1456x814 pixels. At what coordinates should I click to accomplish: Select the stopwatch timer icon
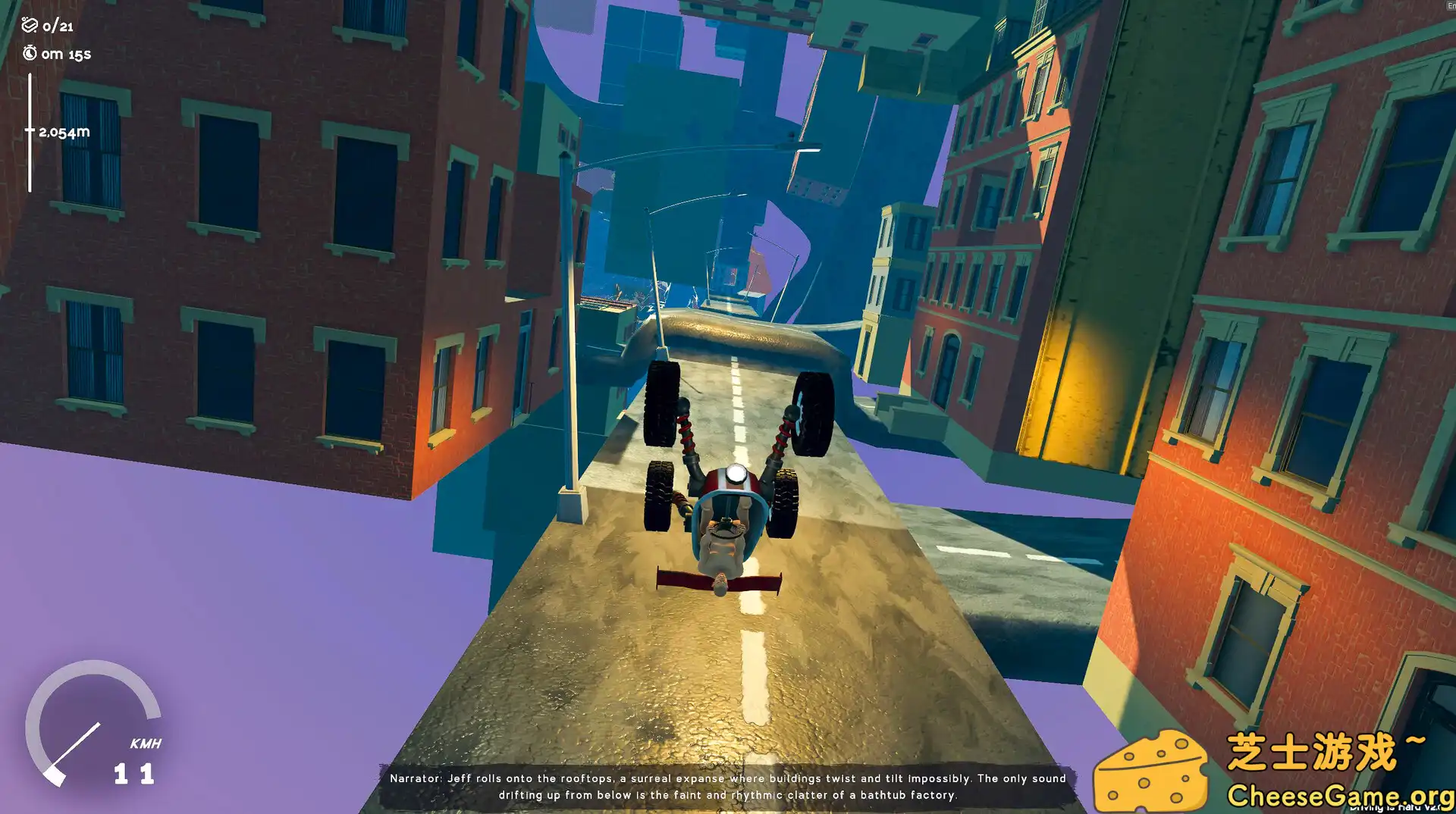29,53
